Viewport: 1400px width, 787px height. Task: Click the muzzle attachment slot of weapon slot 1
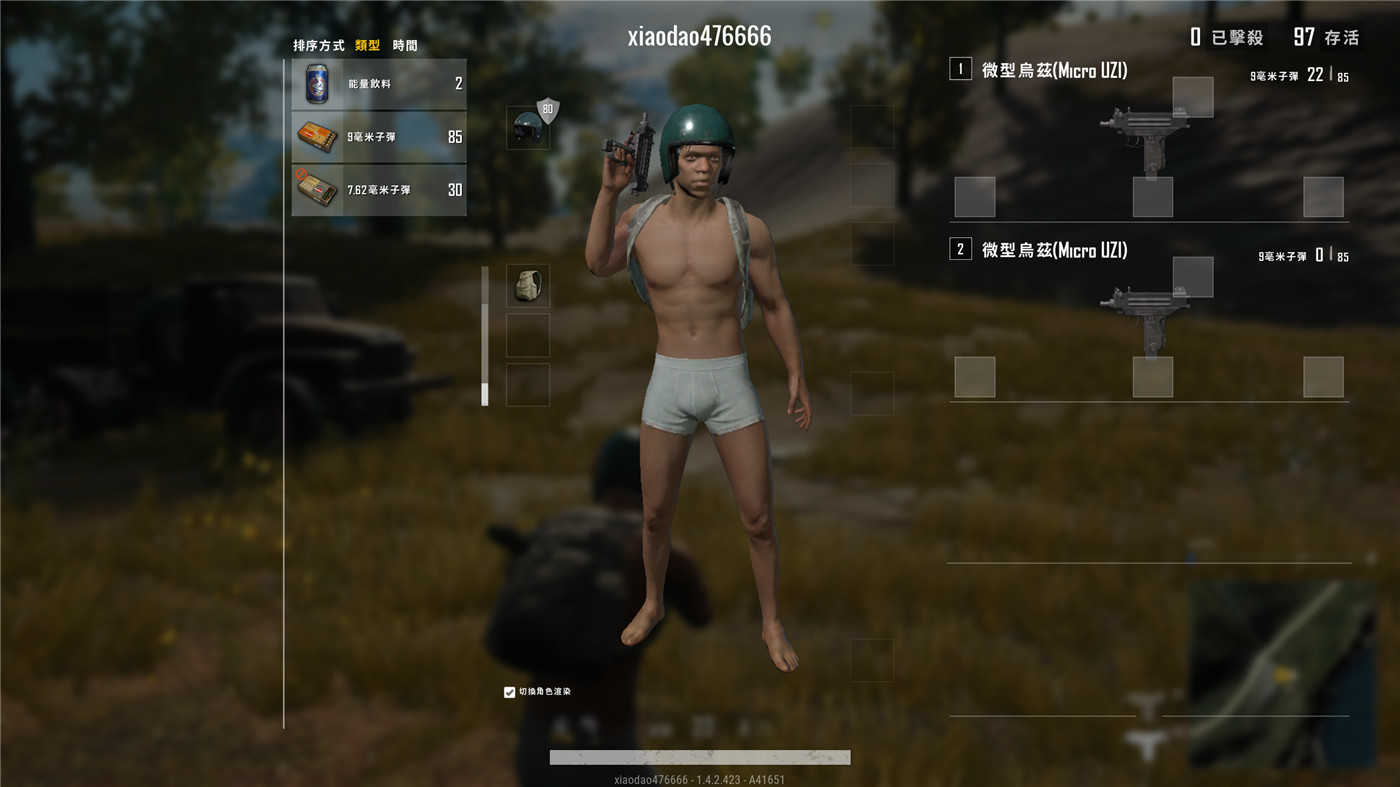click(974, 196)
